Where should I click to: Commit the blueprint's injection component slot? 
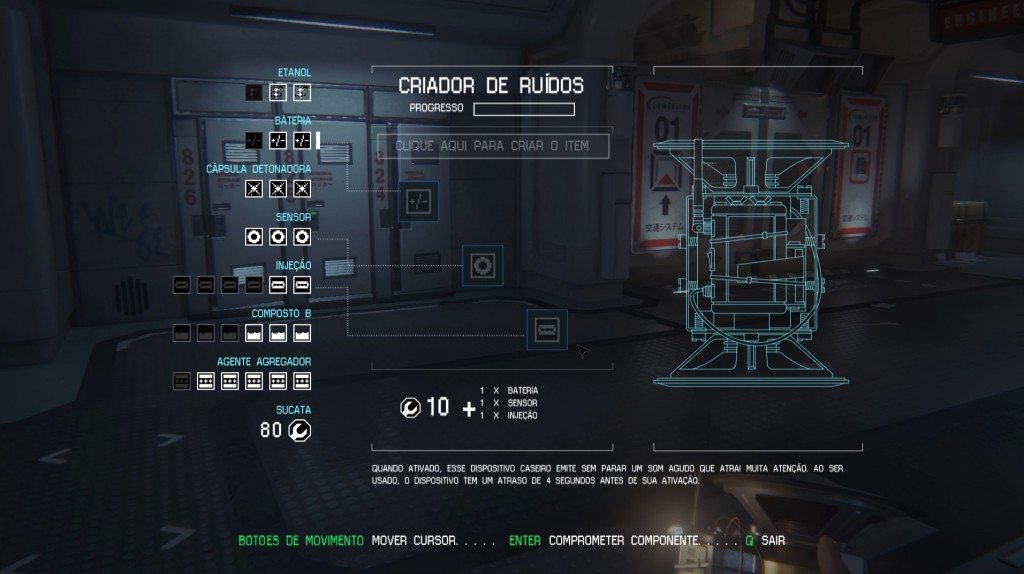point(547,329)
